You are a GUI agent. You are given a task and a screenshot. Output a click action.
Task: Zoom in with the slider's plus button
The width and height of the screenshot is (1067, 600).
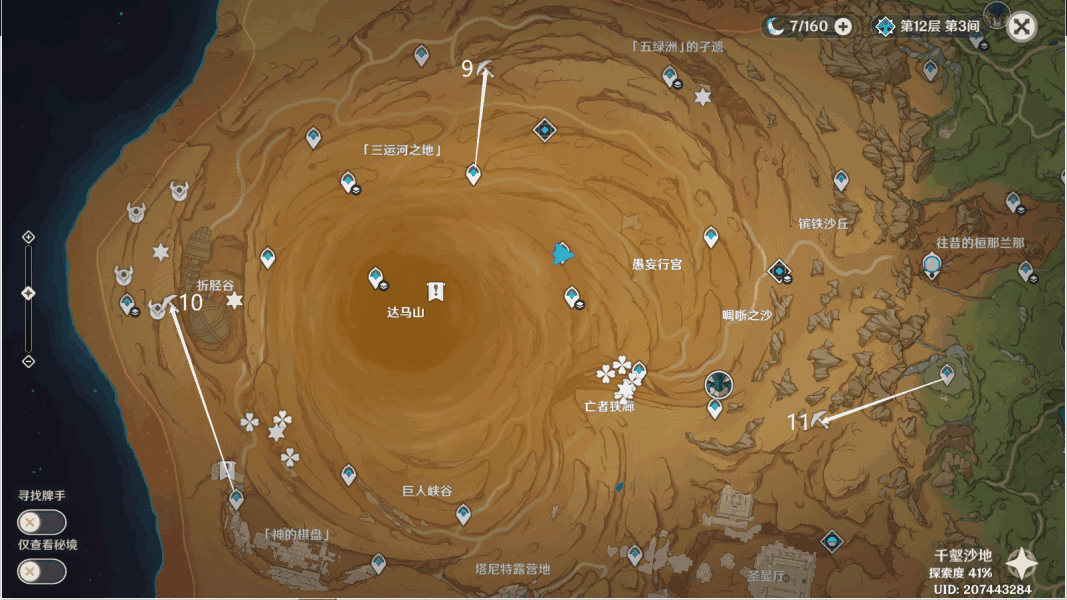click(x=28, y=237)
